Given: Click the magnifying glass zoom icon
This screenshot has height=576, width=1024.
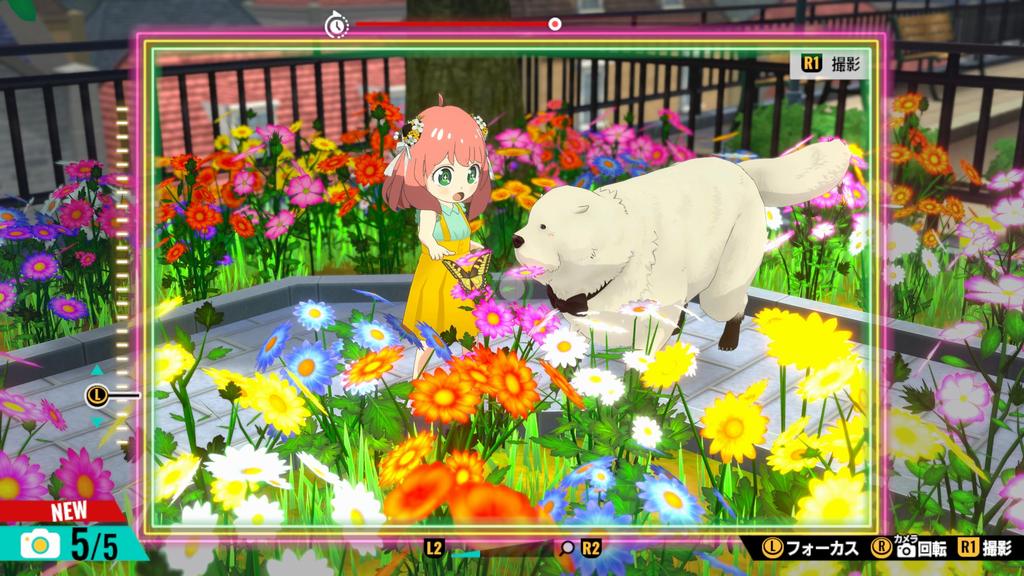Looking at the screenshot, I should click(567, 548).
